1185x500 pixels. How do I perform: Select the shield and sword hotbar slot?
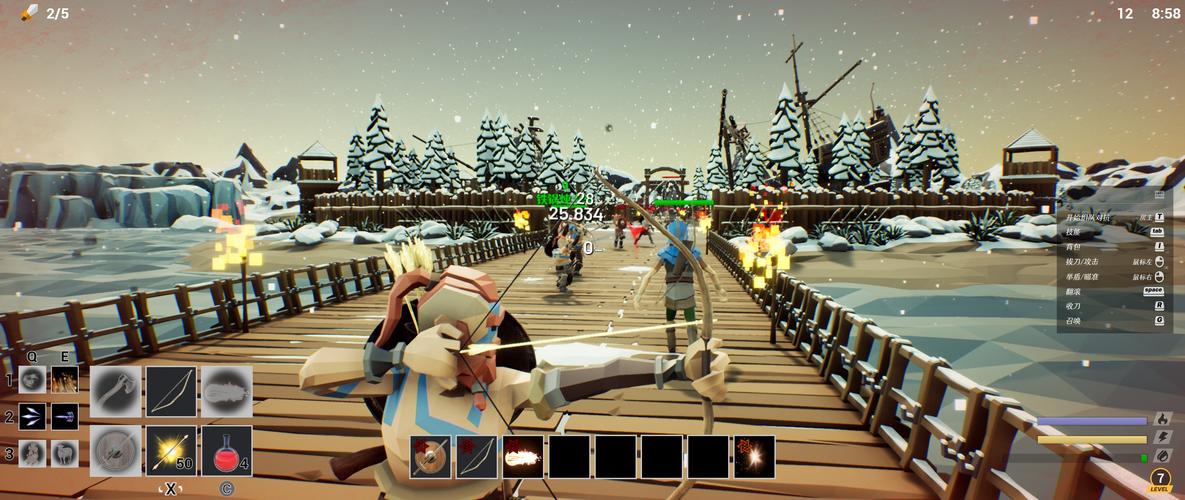coord(430,457)
